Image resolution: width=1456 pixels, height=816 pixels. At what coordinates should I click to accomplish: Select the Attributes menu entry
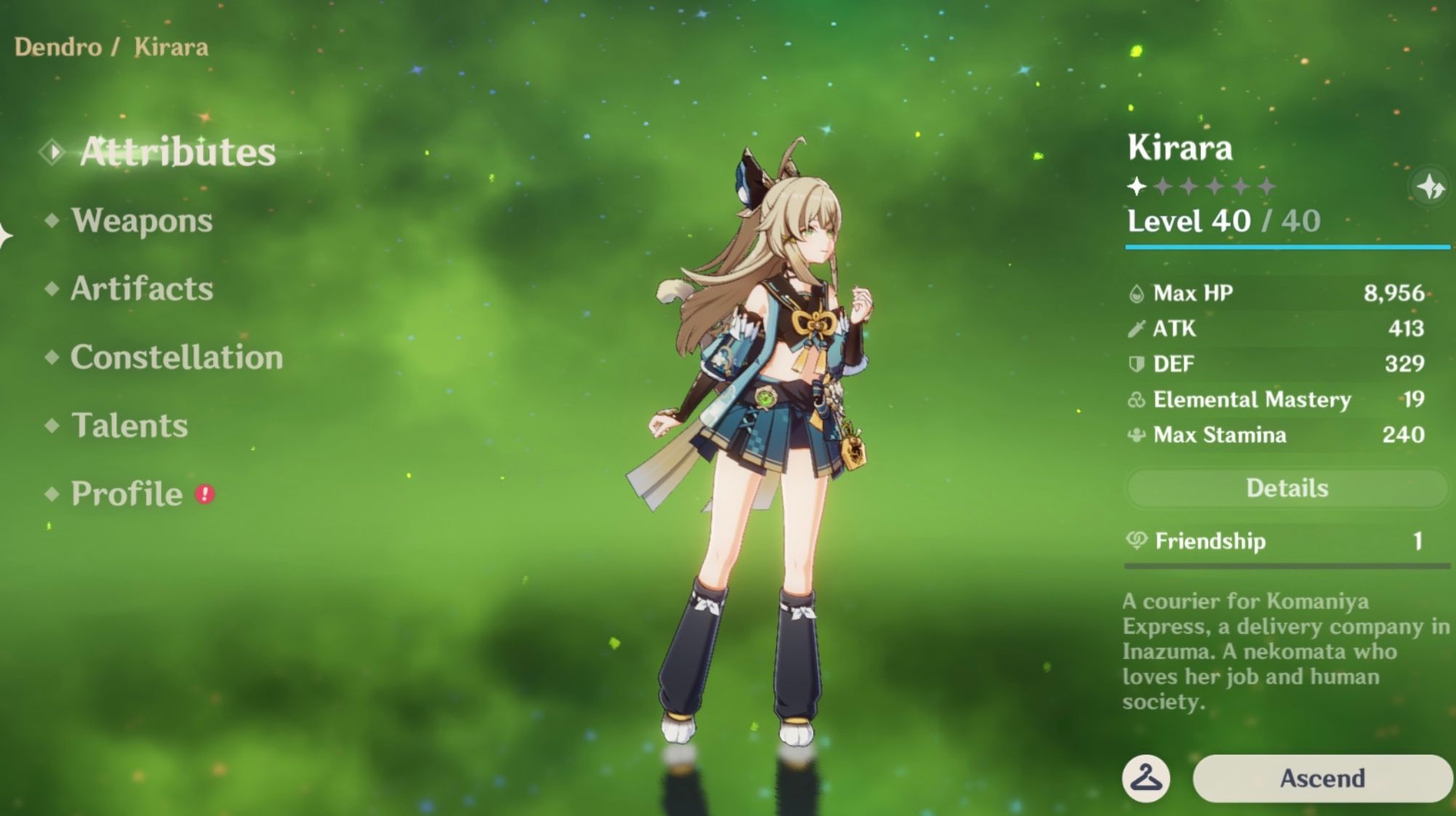point(177,151)
